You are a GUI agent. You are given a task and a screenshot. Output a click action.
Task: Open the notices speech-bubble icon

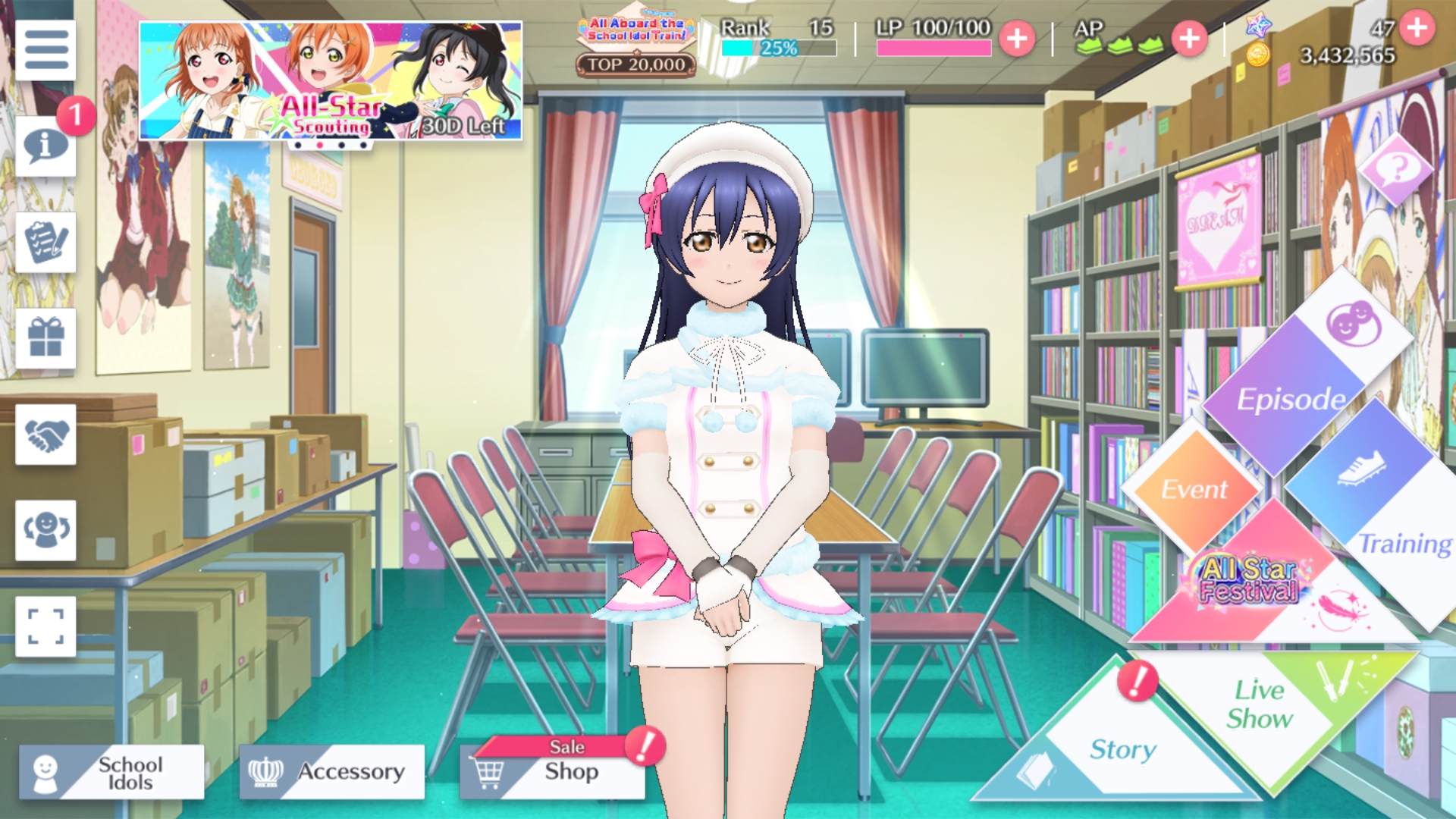point(45,146)
